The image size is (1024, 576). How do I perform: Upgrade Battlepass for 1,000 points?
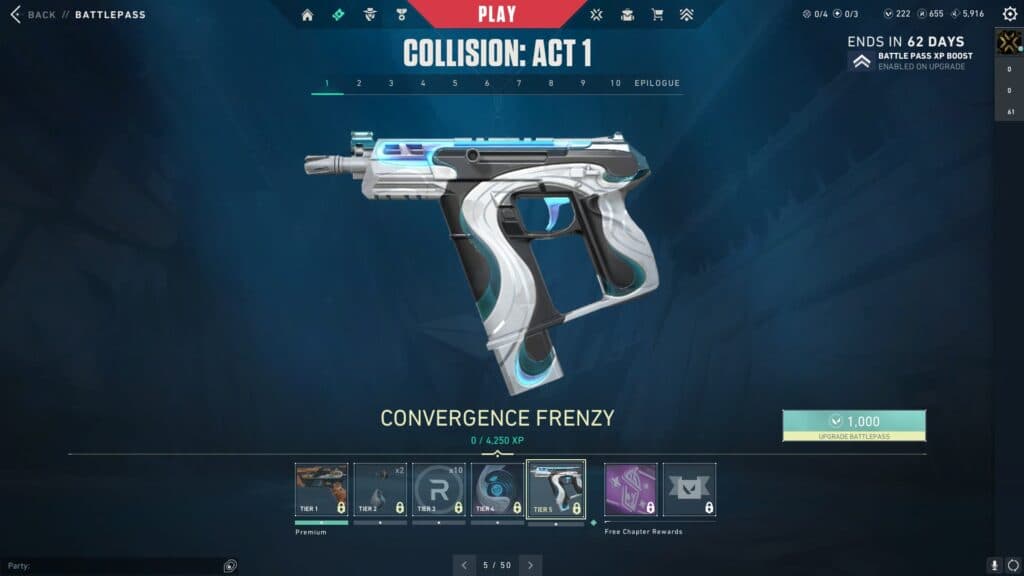tap(854, 425)
